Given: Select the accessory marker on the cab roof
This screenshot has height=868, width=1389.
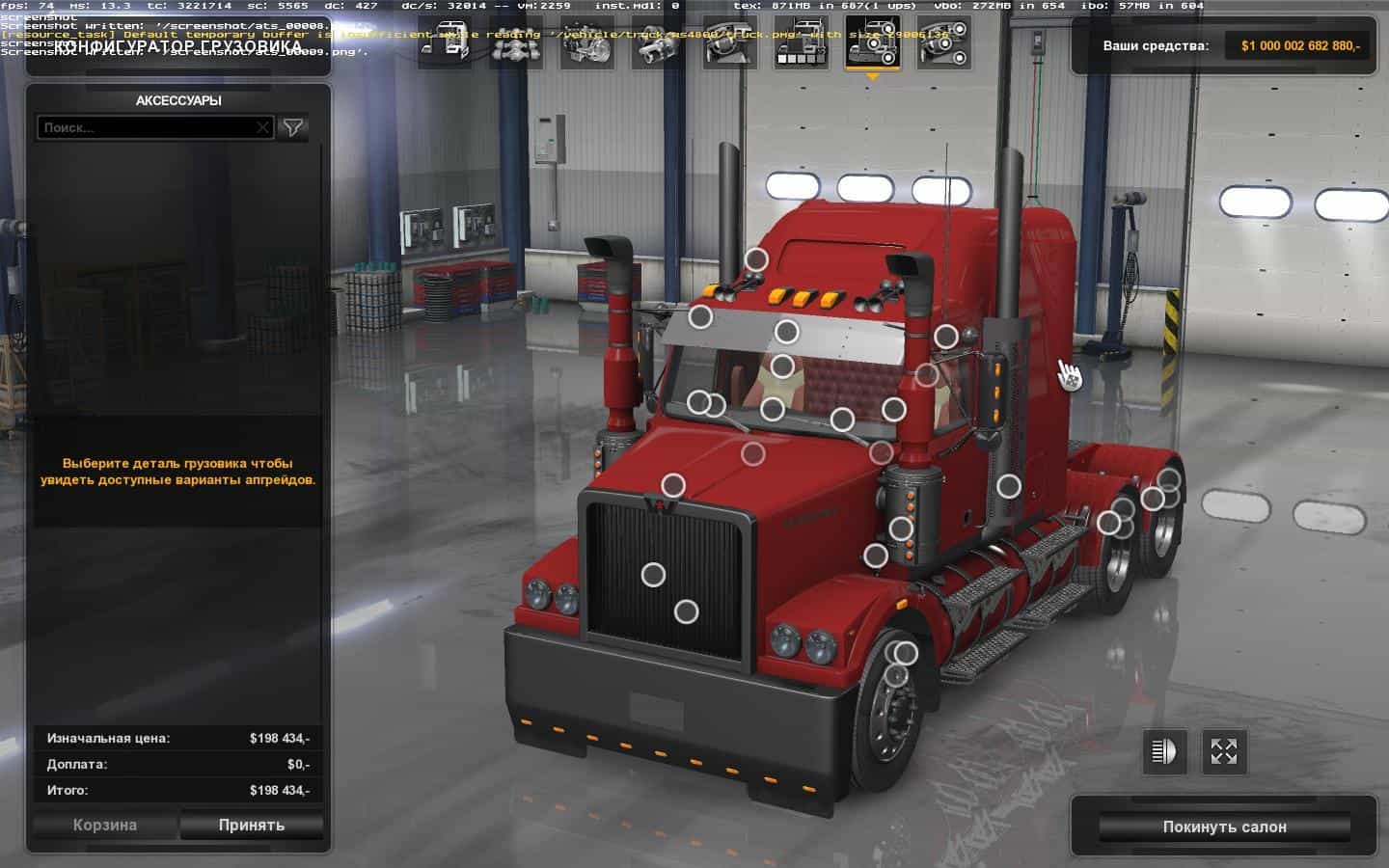Looking at the screenshot, I should point(757,258).
